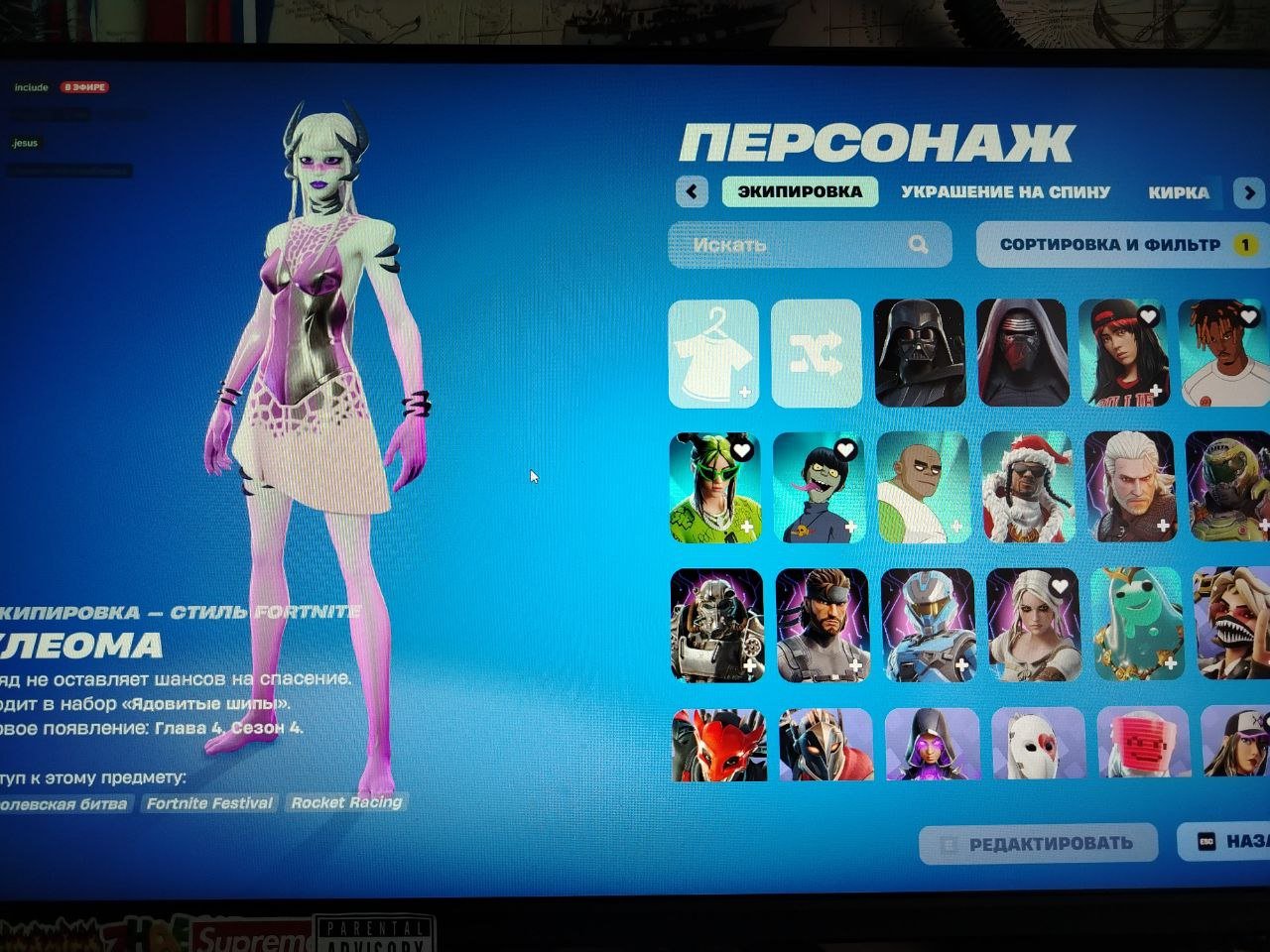Toggle the favorite heart on Kylo Ren
The image size is (1270, 952).
pyautogui.click(x=1059, y=315)
